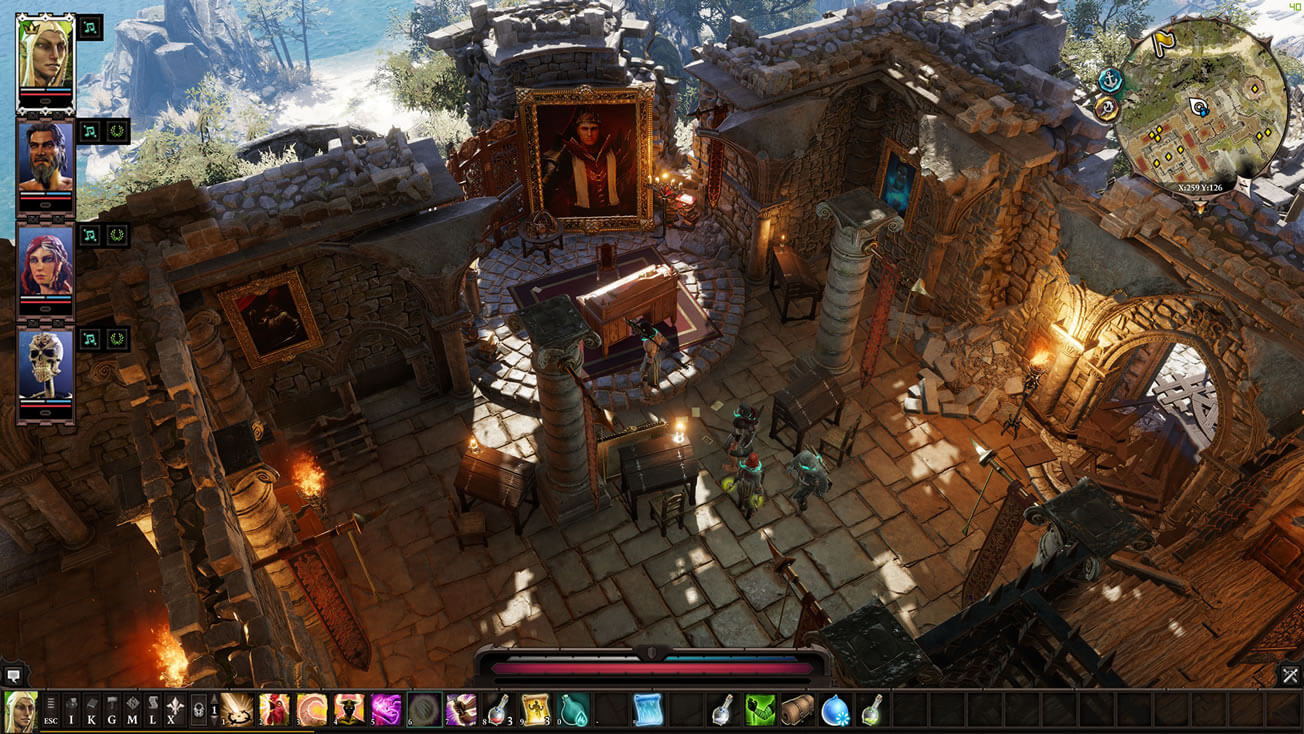This screenshot has width=1304, height=734.
Task: Open the chat button in bottom-left corner
Action: pyautogui.click(x=15, y=675)
